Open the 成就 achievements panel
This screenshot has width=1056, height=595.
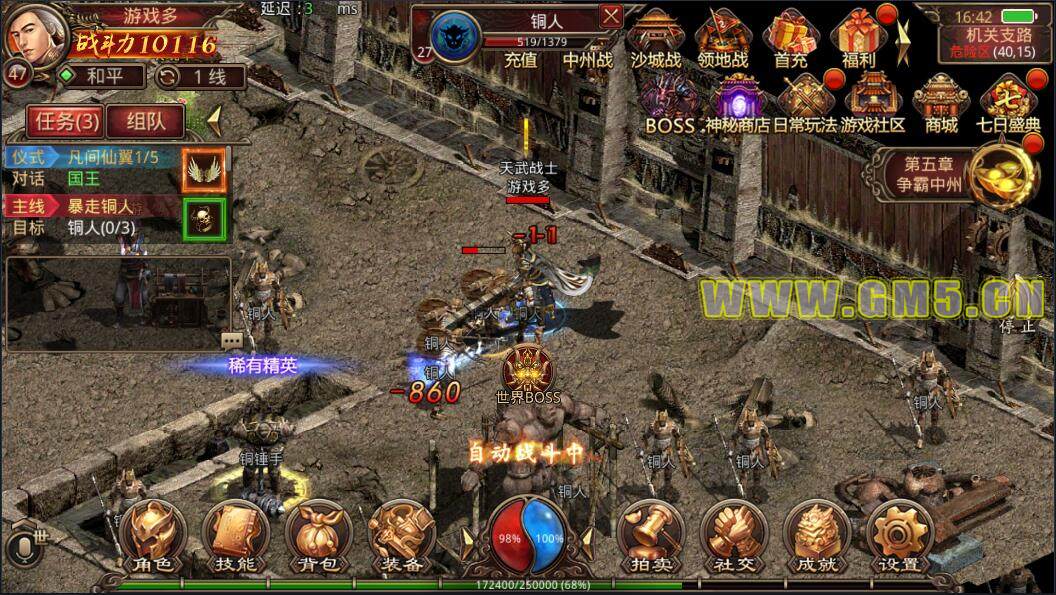point(817,536)
